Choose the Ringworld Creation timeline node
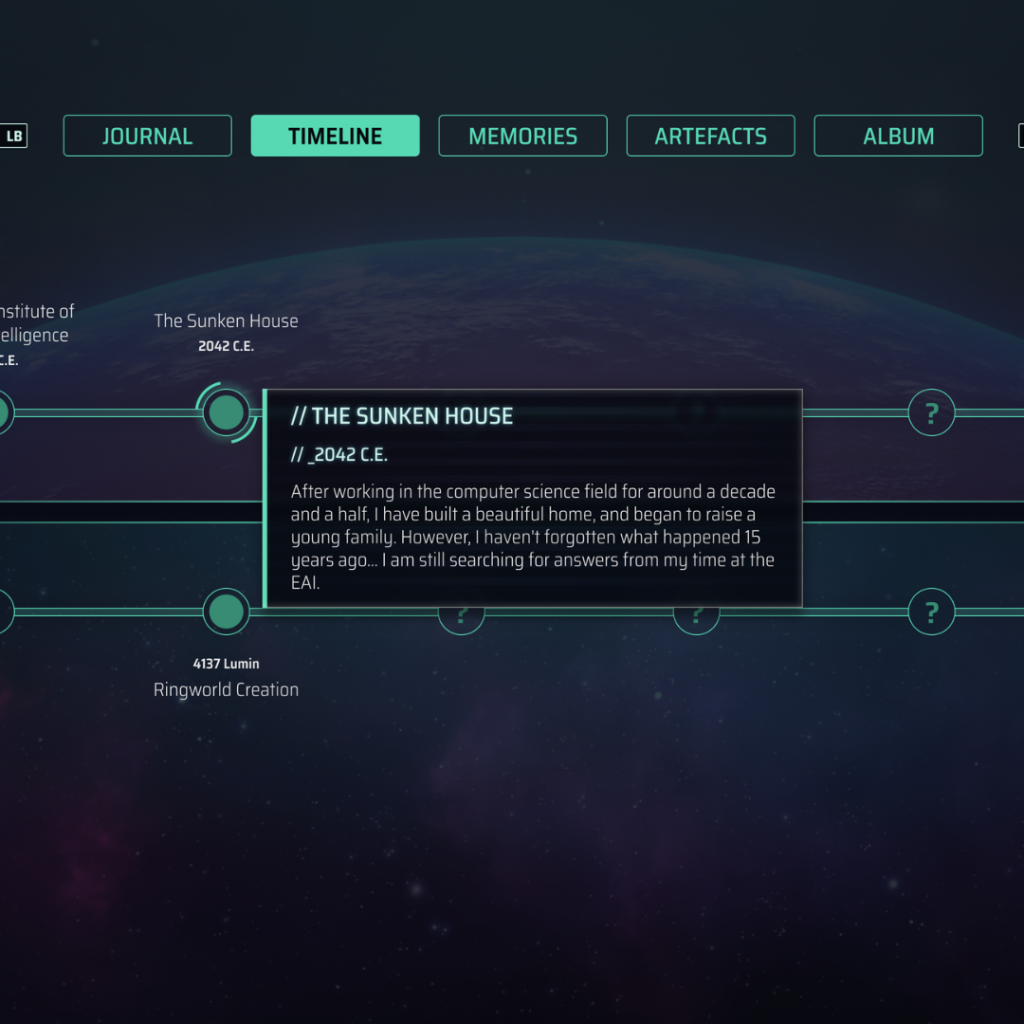Screen dimensions: 1024x1024 (226, 611)
